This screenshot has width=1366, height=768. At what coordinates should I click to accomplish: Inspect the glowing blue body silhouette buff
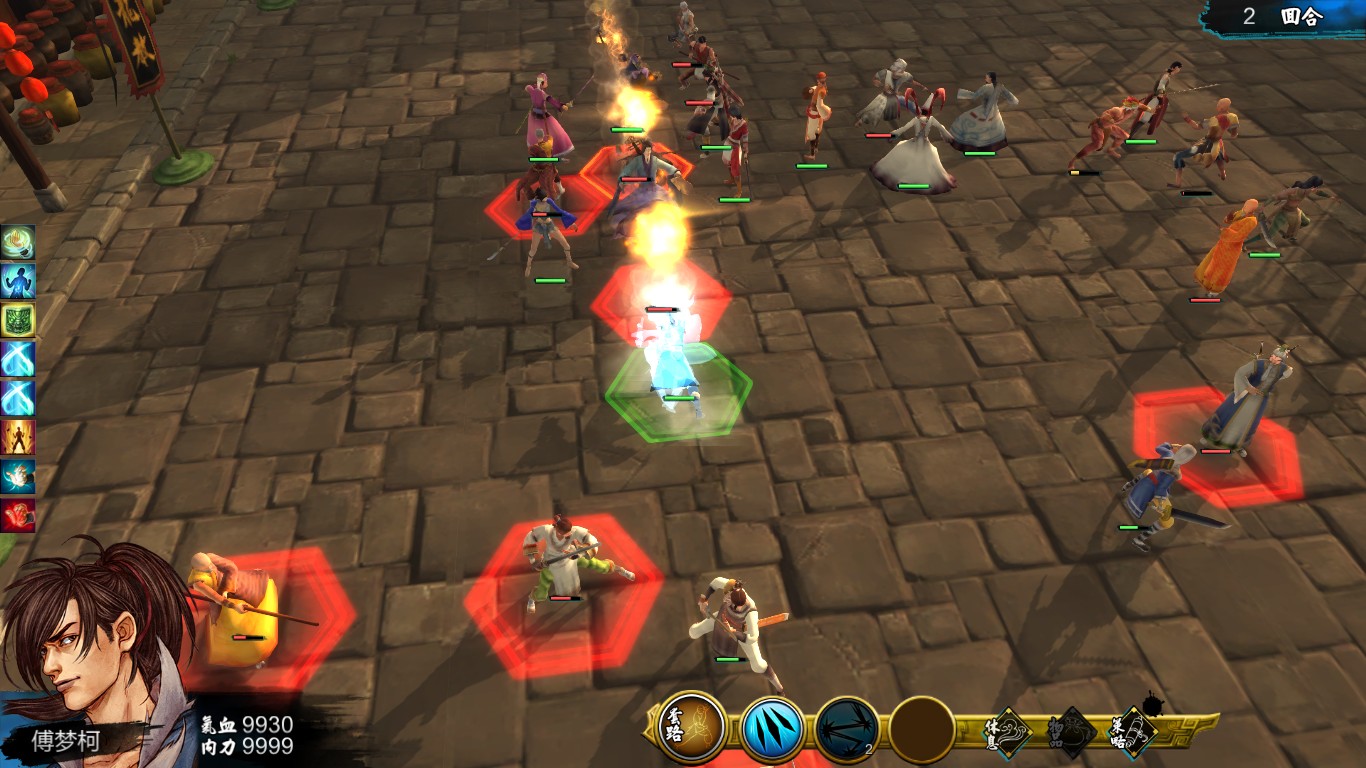click(18, 281)
